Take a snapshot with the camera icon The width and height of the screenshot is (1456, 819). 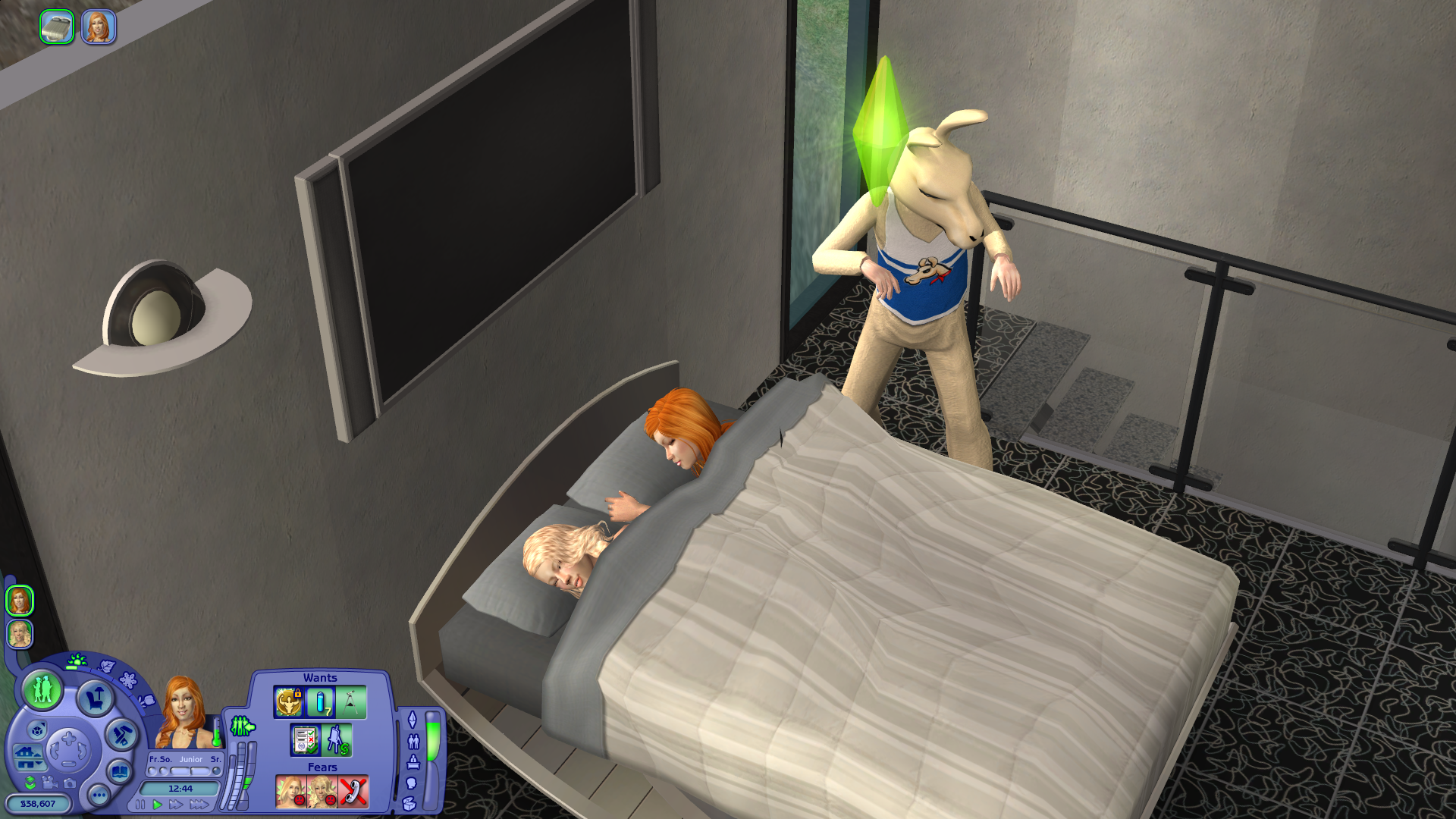pyautogui.click(x=70, y=783)
